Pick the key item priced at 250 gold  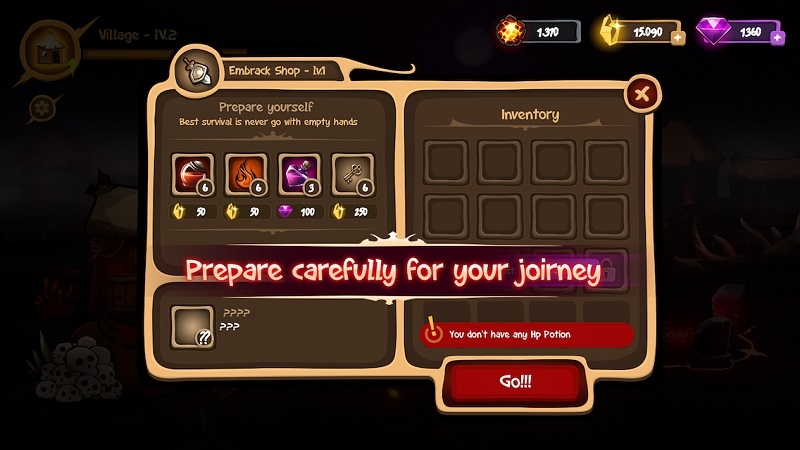click(x=351, y=172)
